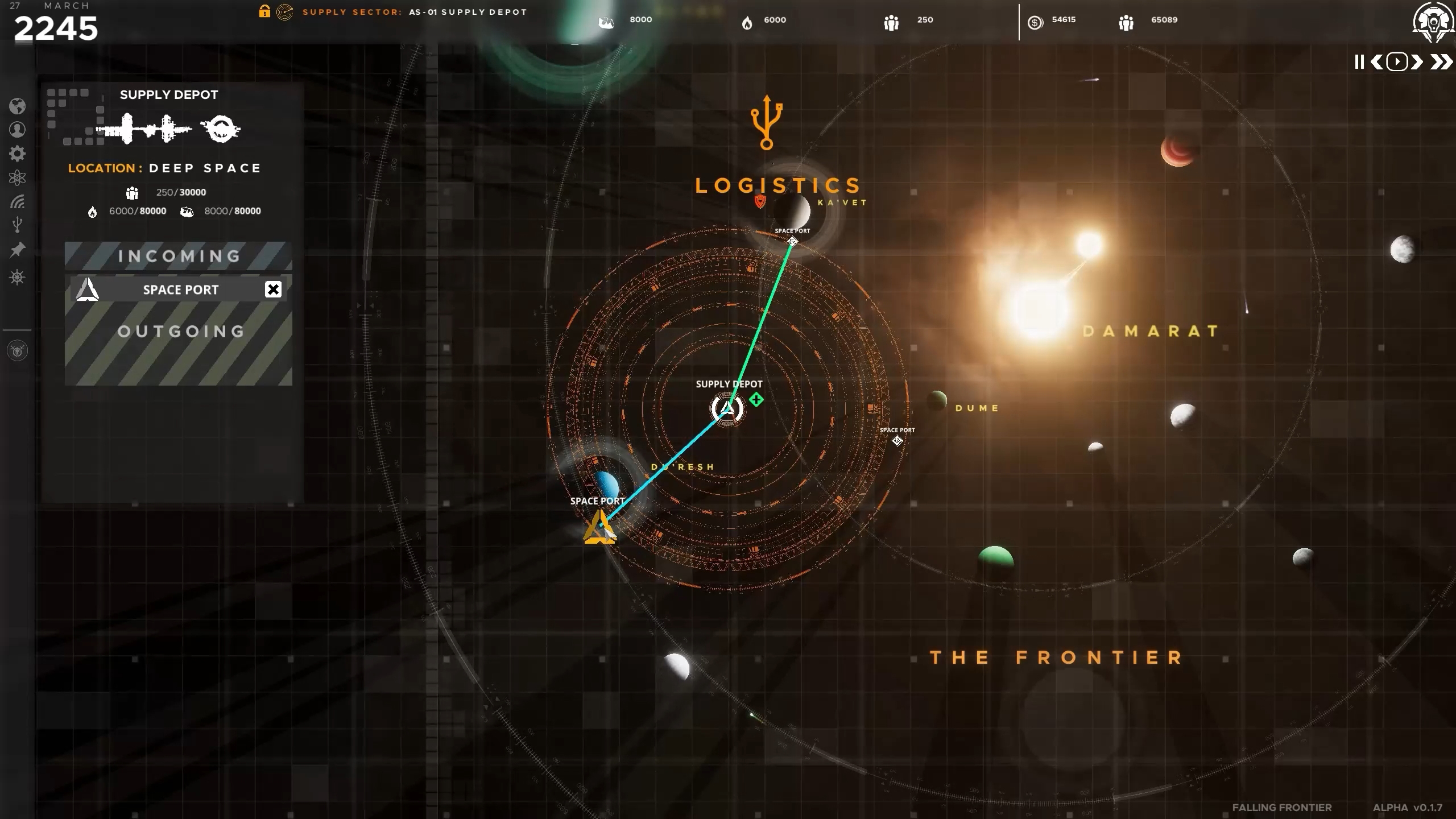Pause the game simulation
The width and height of the screenshot is (1456, 819).
tap(1358, 61)
